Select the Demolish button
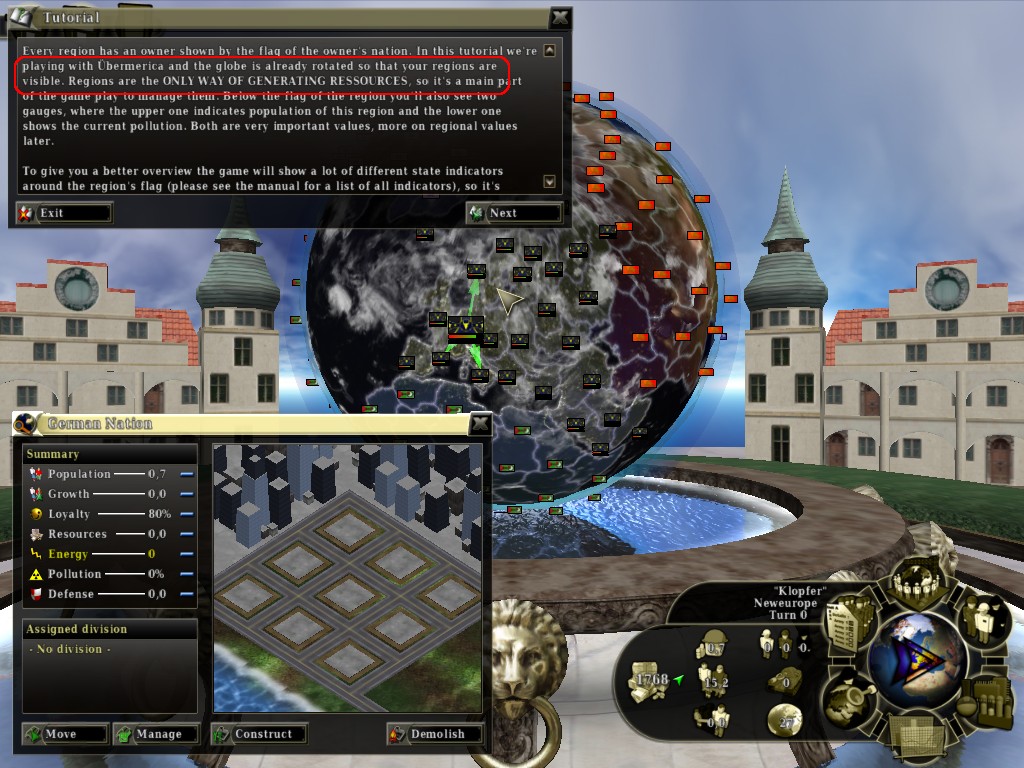The image size is (1024, 768). (x=435, y=734)
